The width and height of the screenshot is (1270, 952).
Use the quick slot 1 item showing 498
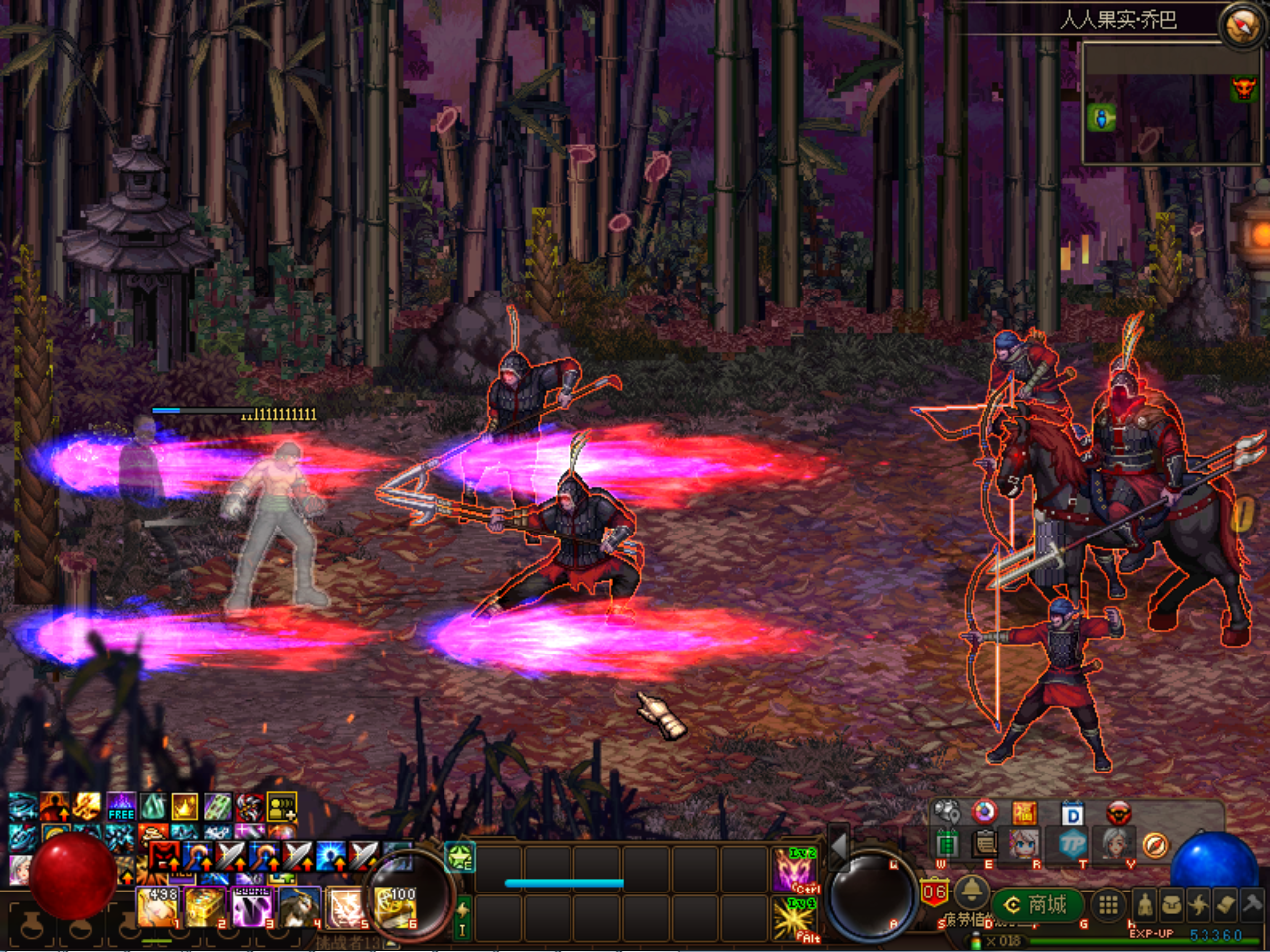(x=158, y=907)
